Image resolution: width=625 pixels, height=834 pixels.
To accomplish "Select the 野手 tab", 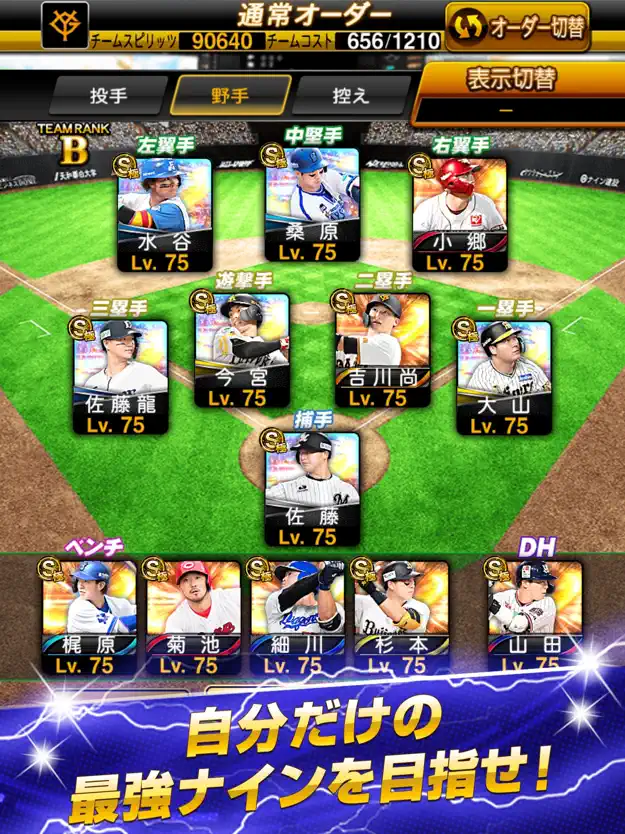I will click(231, 95).
